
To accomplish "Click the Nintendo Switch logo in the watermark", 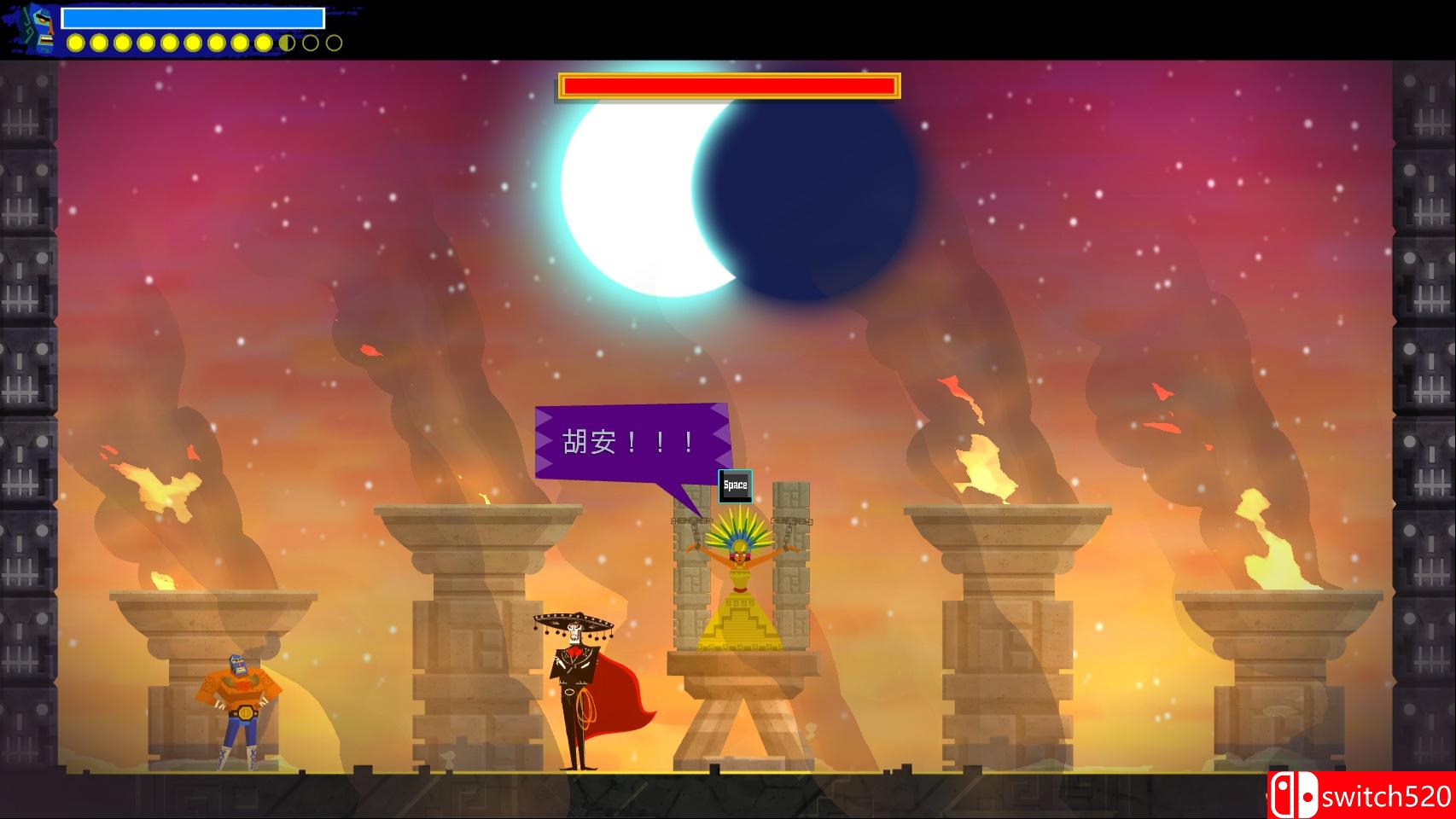I will pos(1294,793).
